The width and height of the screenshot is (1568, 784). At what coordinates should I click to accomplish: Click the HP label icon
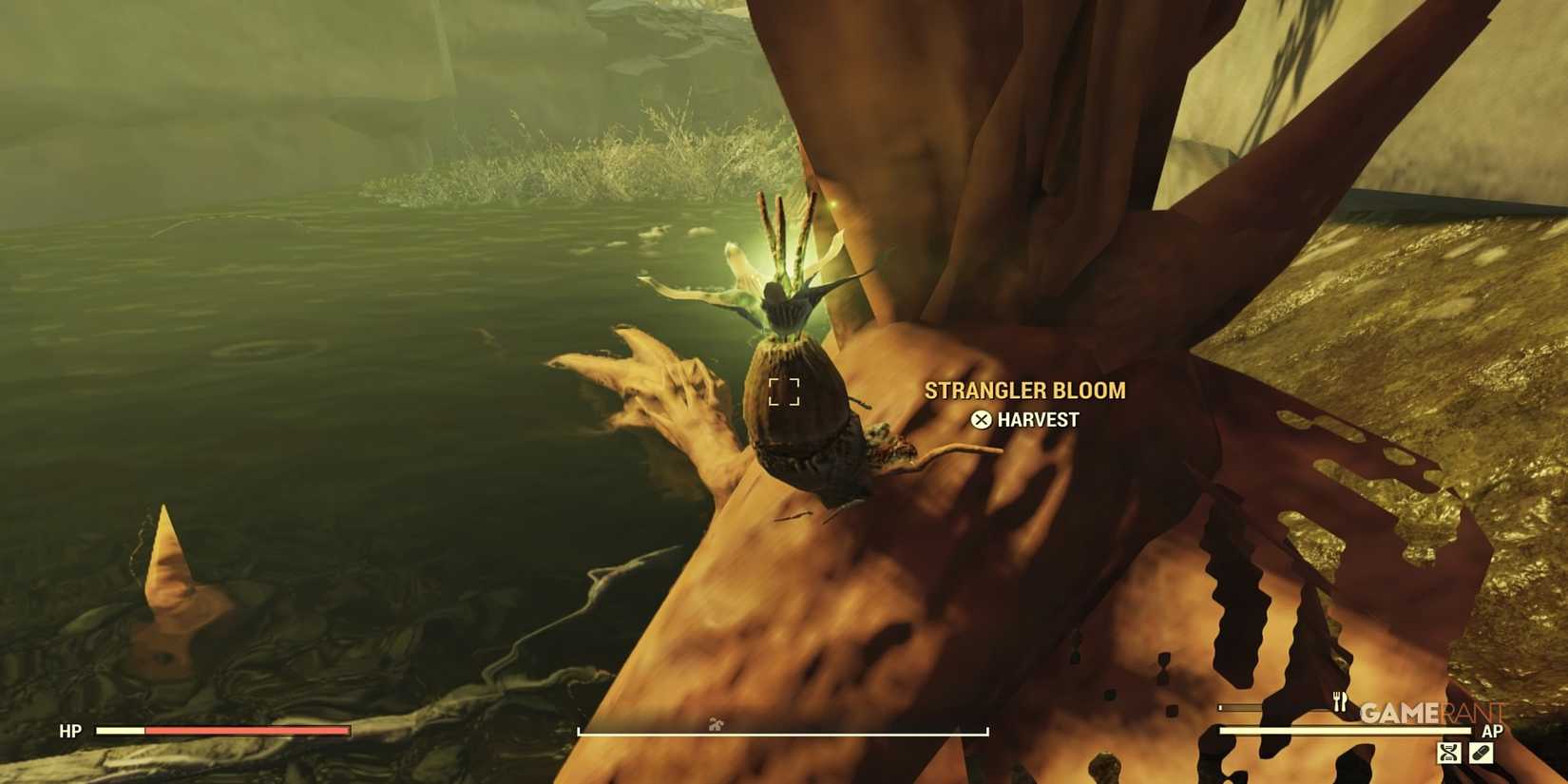click(70, 732)
